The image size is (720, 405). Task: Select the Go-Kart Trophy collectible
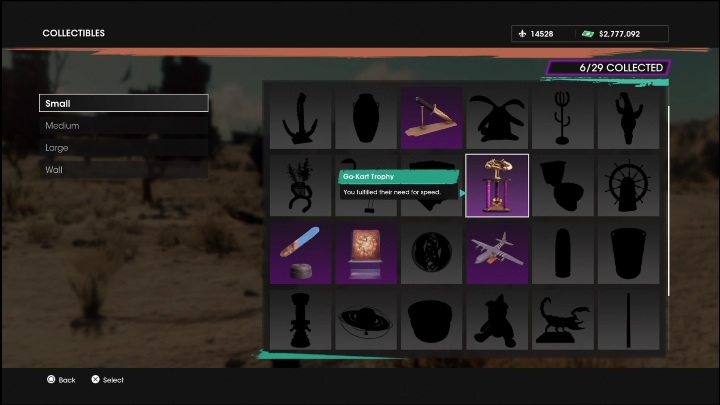point(497,185)
